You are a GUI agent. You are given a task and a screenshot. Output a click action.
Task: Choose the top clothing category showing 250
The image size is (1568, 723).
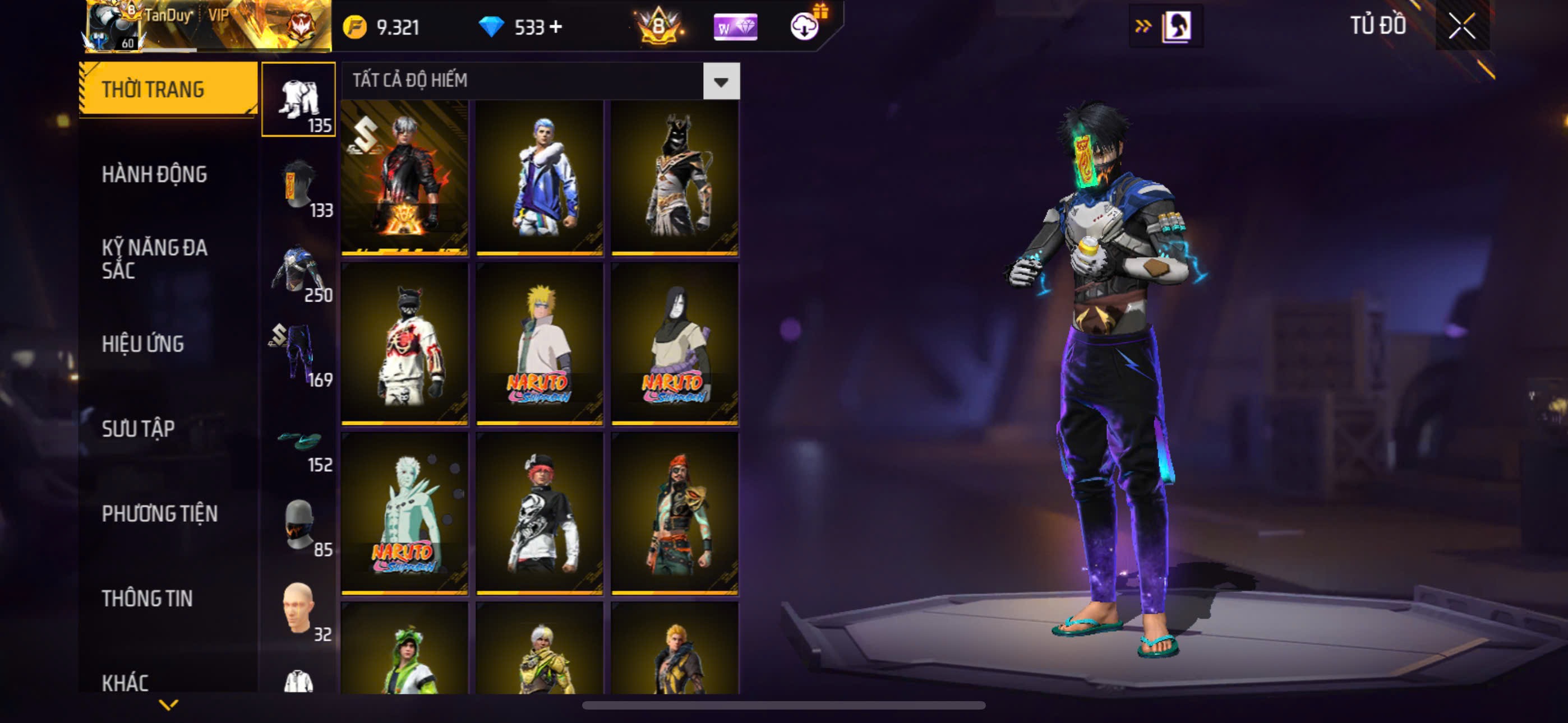tap(298, 271)
